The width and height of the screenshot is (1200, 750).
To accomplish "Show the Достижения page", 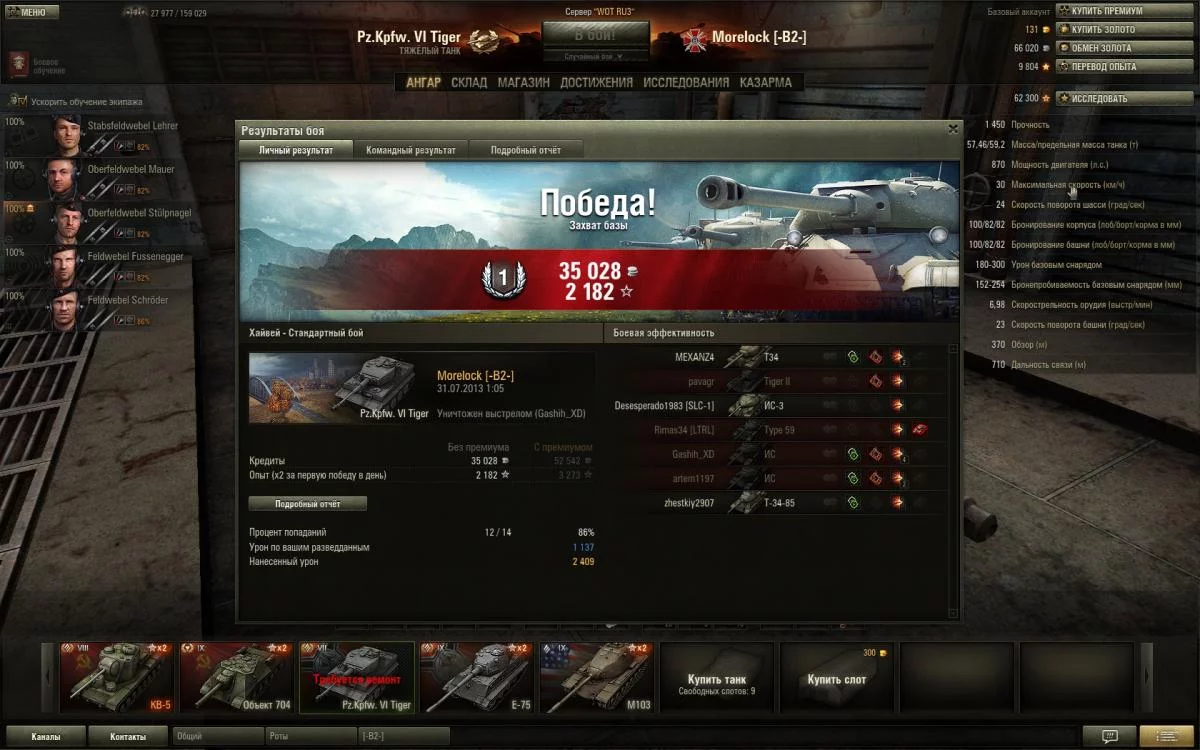I will coord(596,83).
